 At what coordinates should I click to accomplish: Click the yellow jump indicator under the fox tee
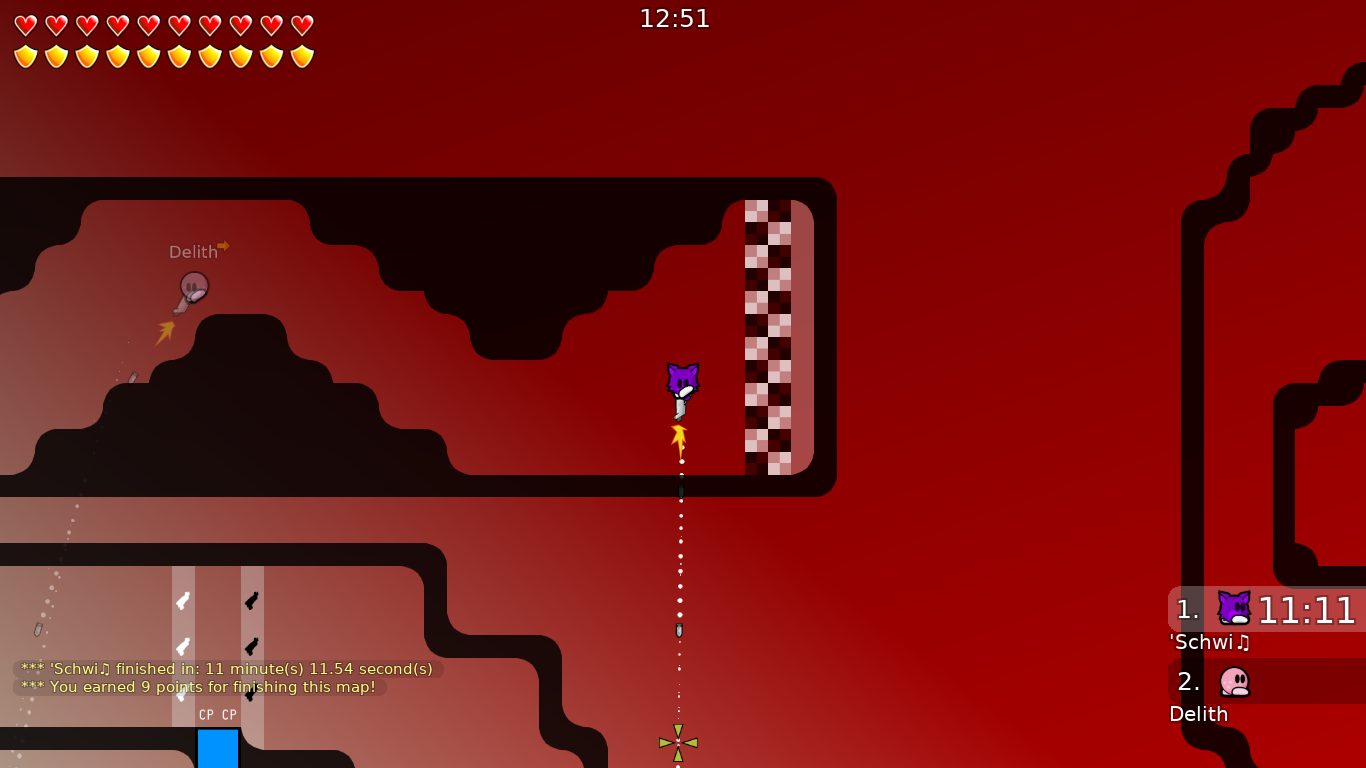678,437
